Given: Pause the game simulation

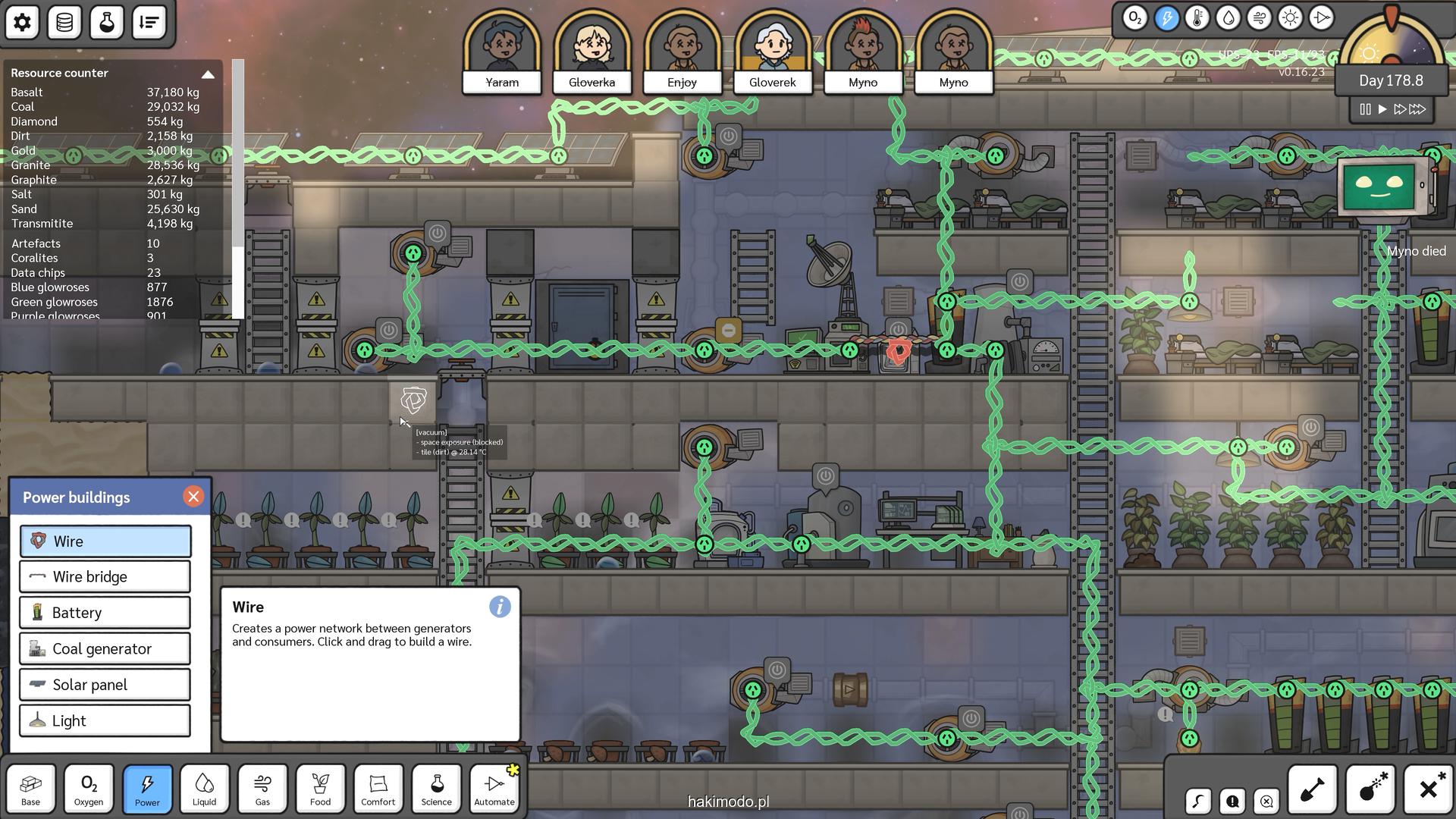Looking at the screenshot, I should pyautogui.click(x=1365, y=109).
